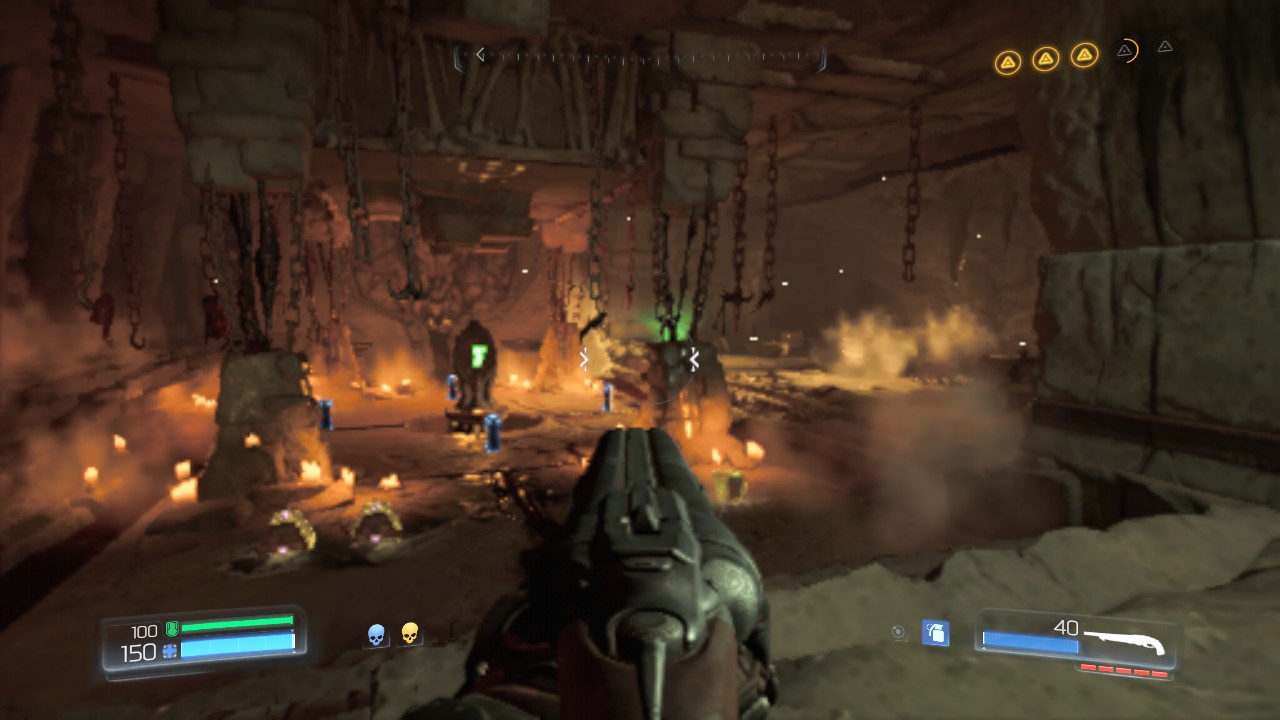This screenshot has width=1280, height=720.
Task: Click the compass bar at the top
Action: [640, 56]
